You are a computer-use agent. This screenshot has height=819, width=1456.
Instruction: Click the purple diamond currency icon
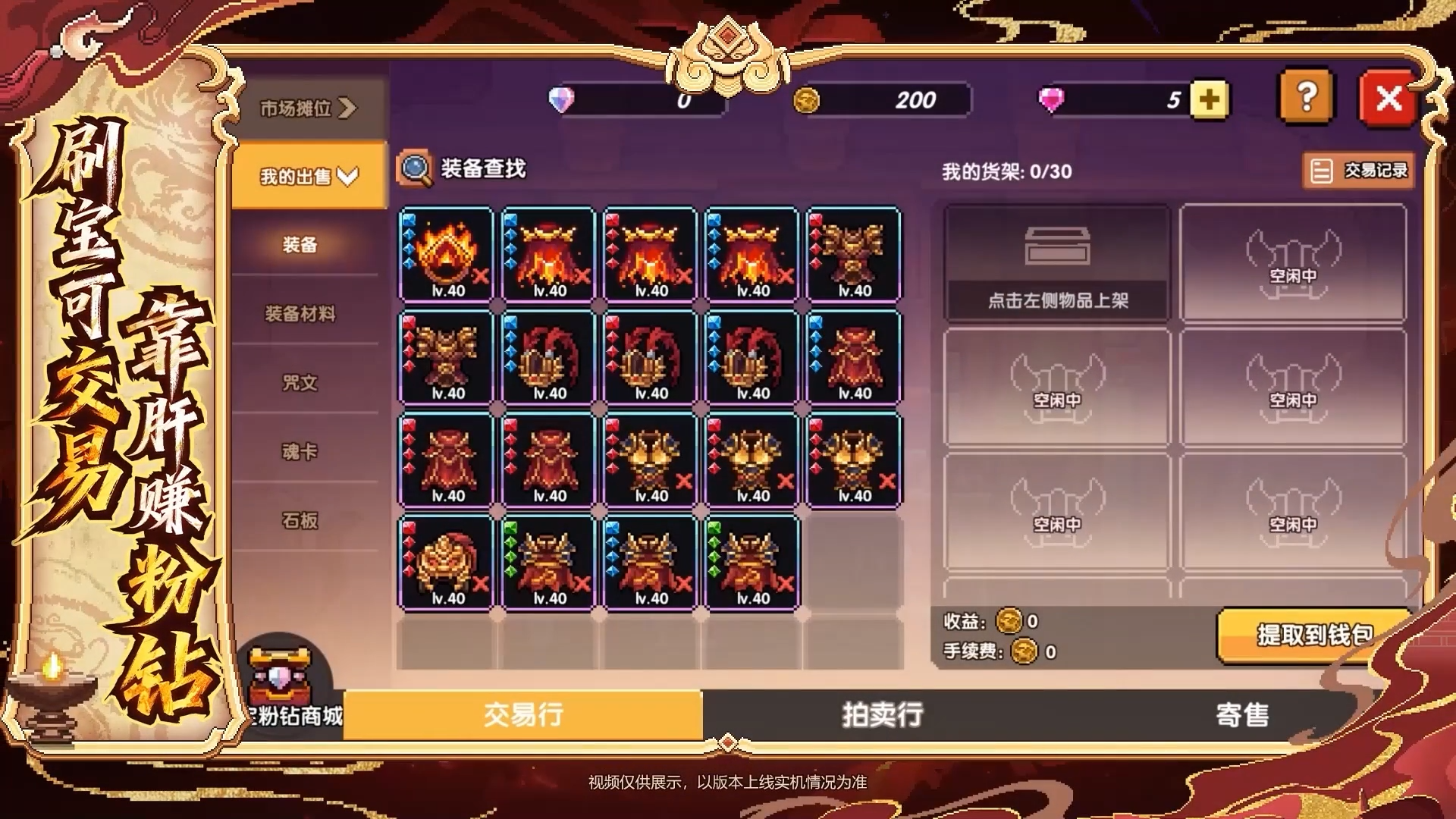[563, 99]
